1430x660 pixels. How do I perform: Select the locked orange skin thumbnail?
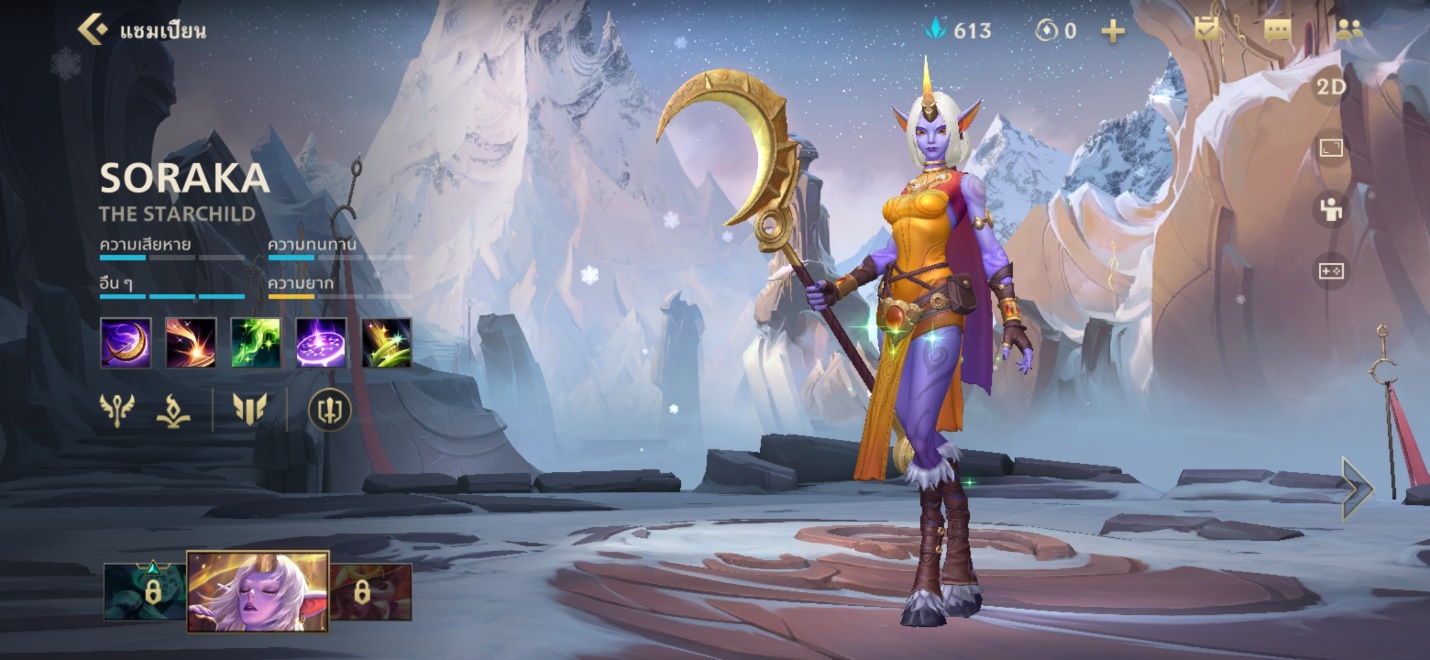click(x=371, y=592)
